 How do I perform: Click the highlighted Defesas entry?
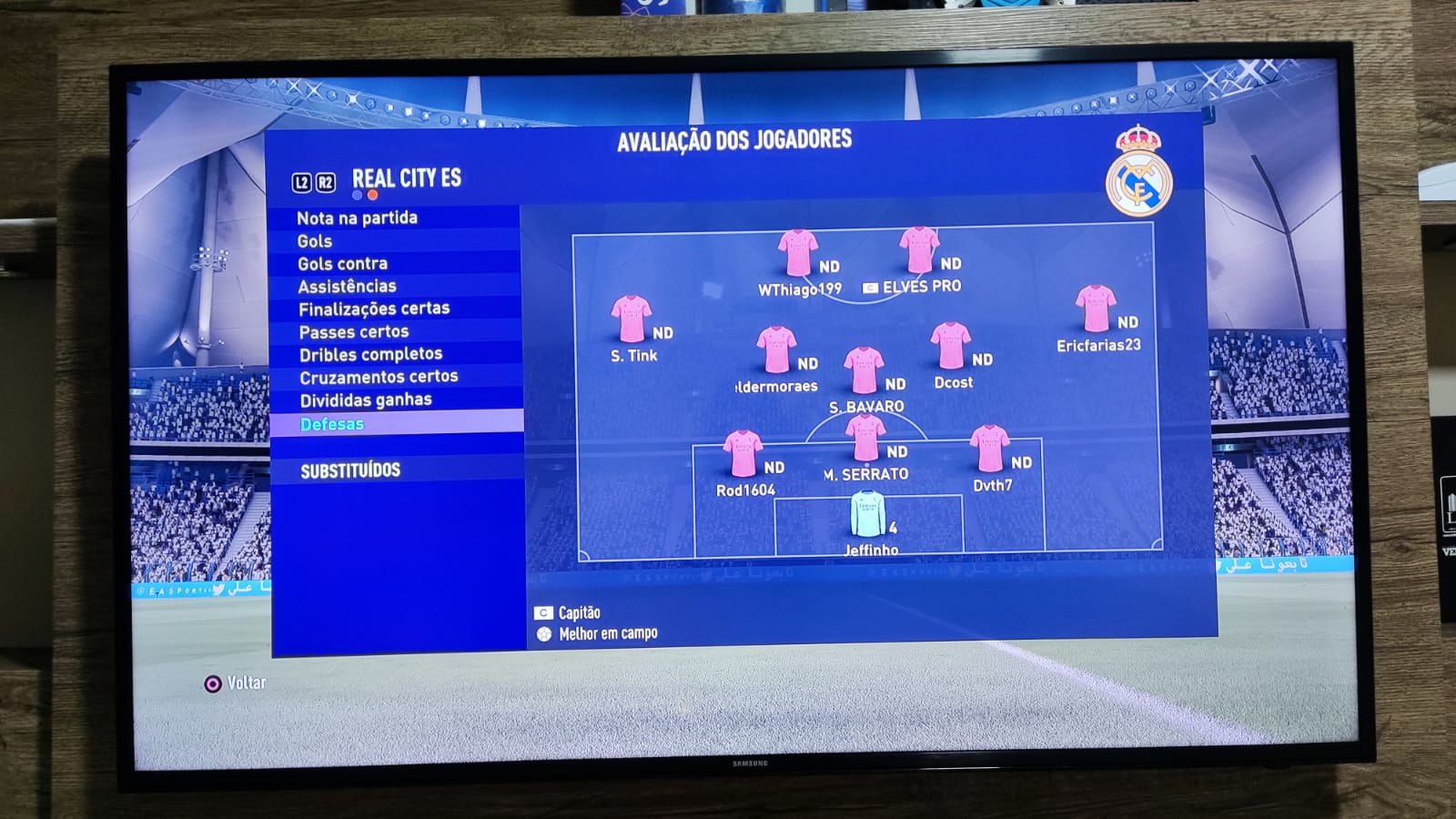pos(332,424)
